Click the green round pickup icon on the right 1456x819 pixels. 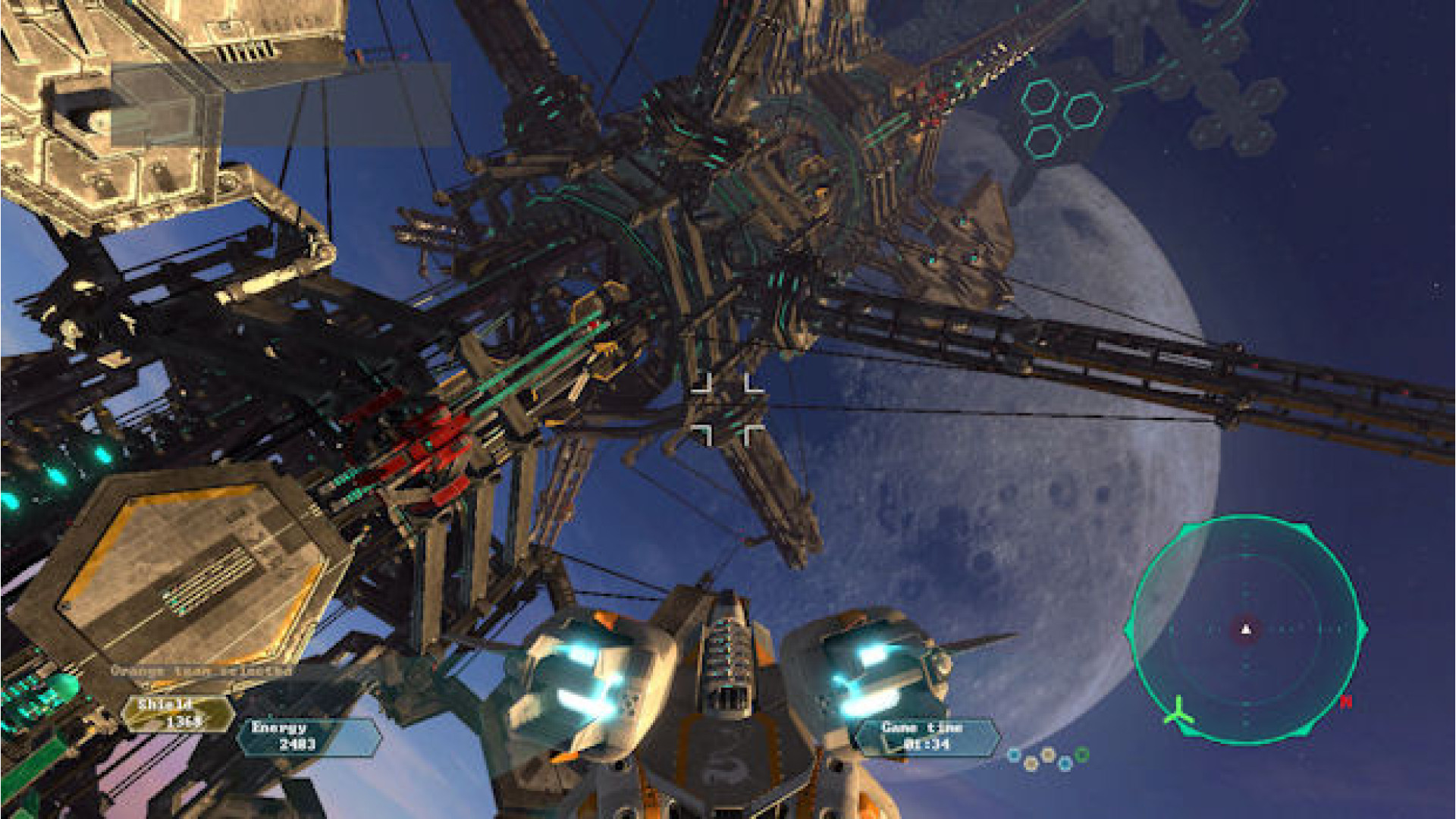(1082, 755)
